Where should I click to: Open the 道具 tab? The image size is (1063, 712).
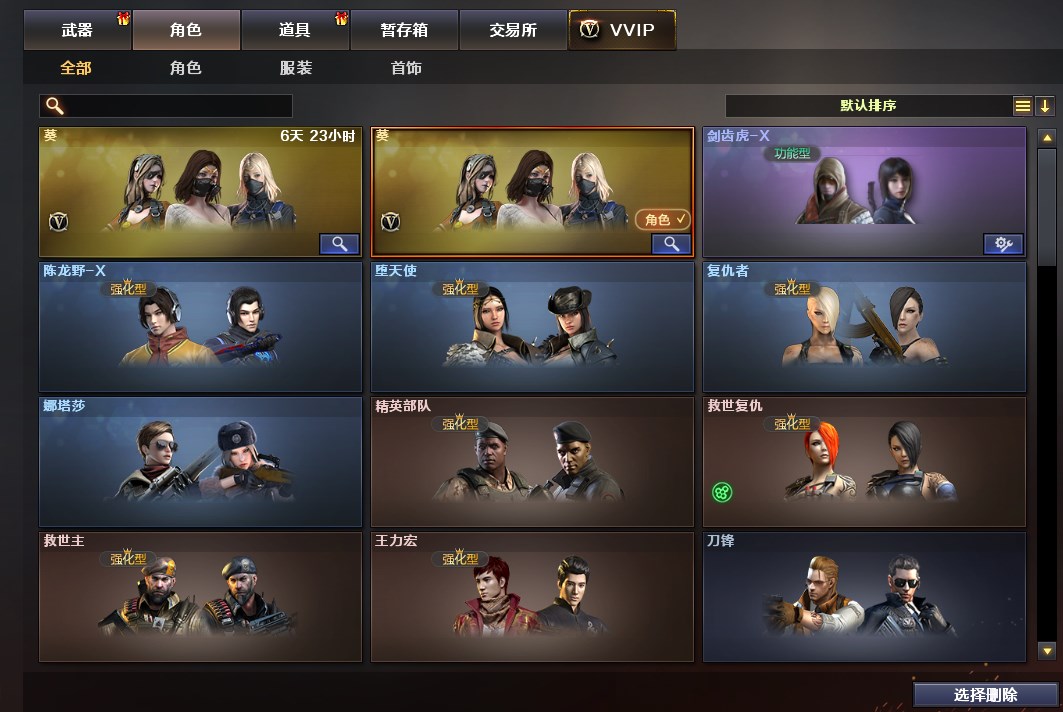295,30
